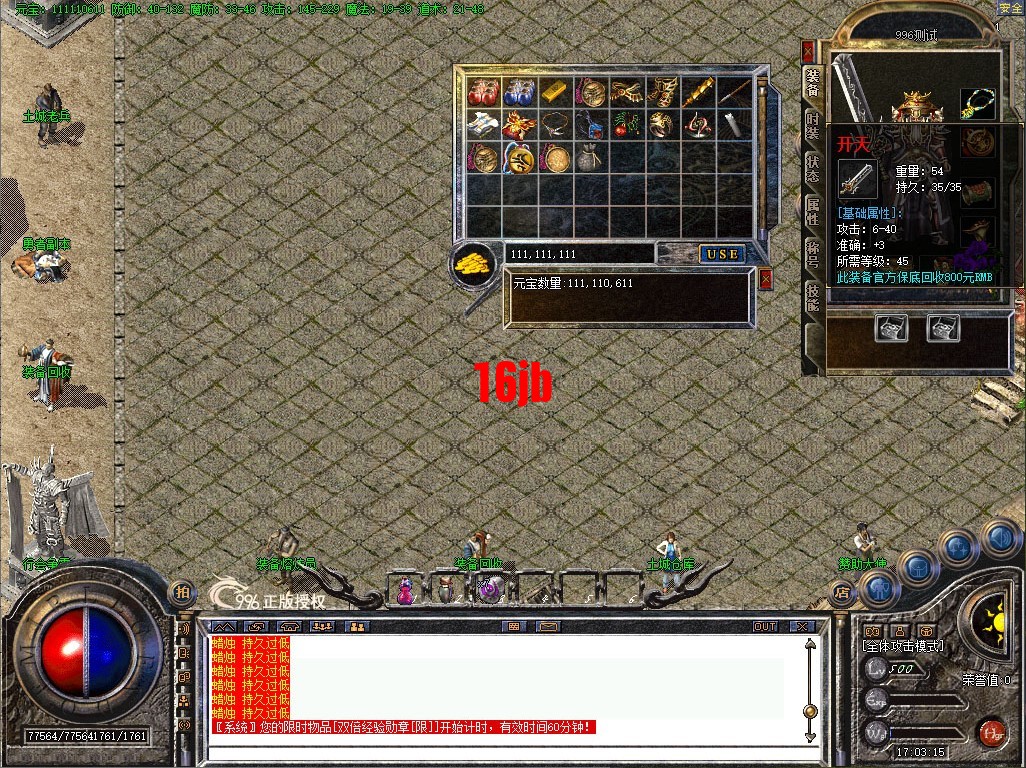The width and height of the screenshot is (1026, 768).
Task: Toggle the 全体攻击模式 attack mode label
Action: [x=902, y=647]
